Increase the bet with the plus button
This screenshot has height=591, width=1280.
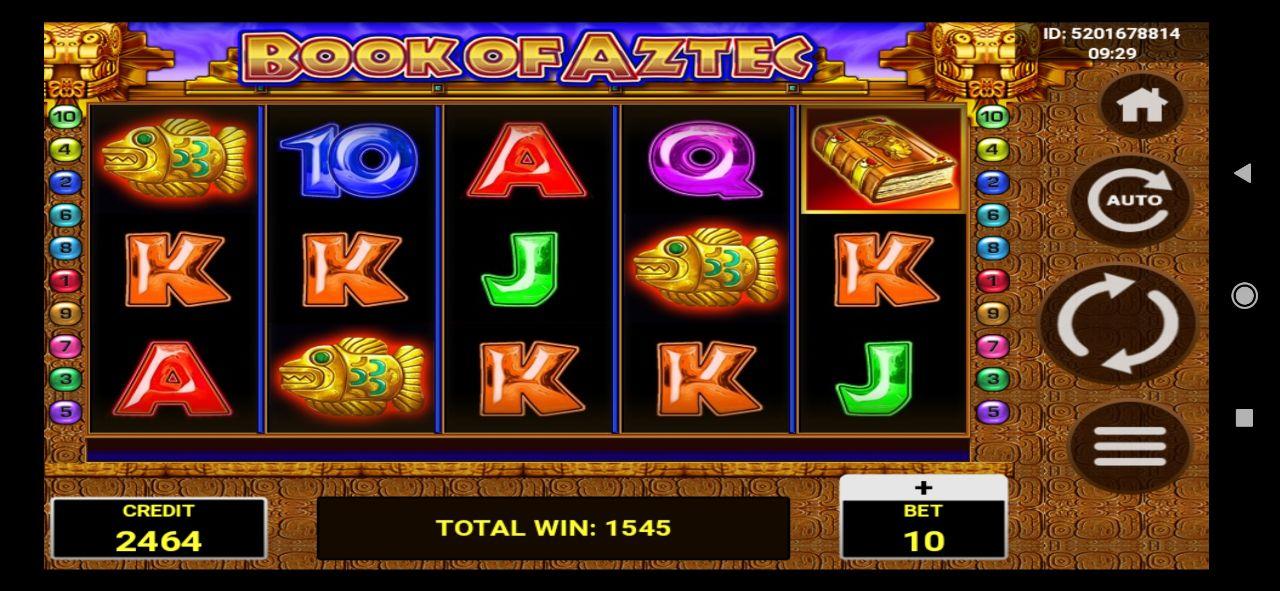click(x=923, y=488)
